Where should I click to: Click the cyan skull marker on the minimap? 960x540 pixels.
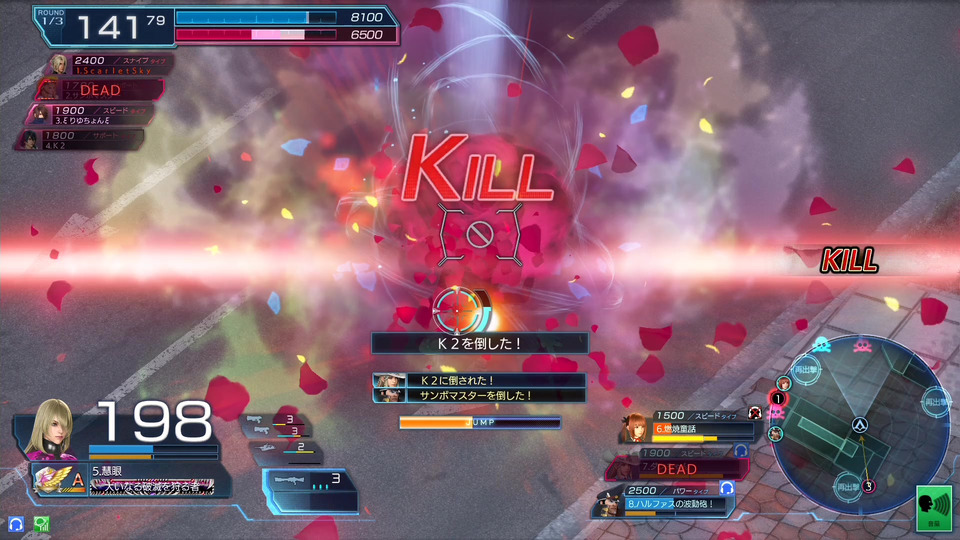click(821, 346)
